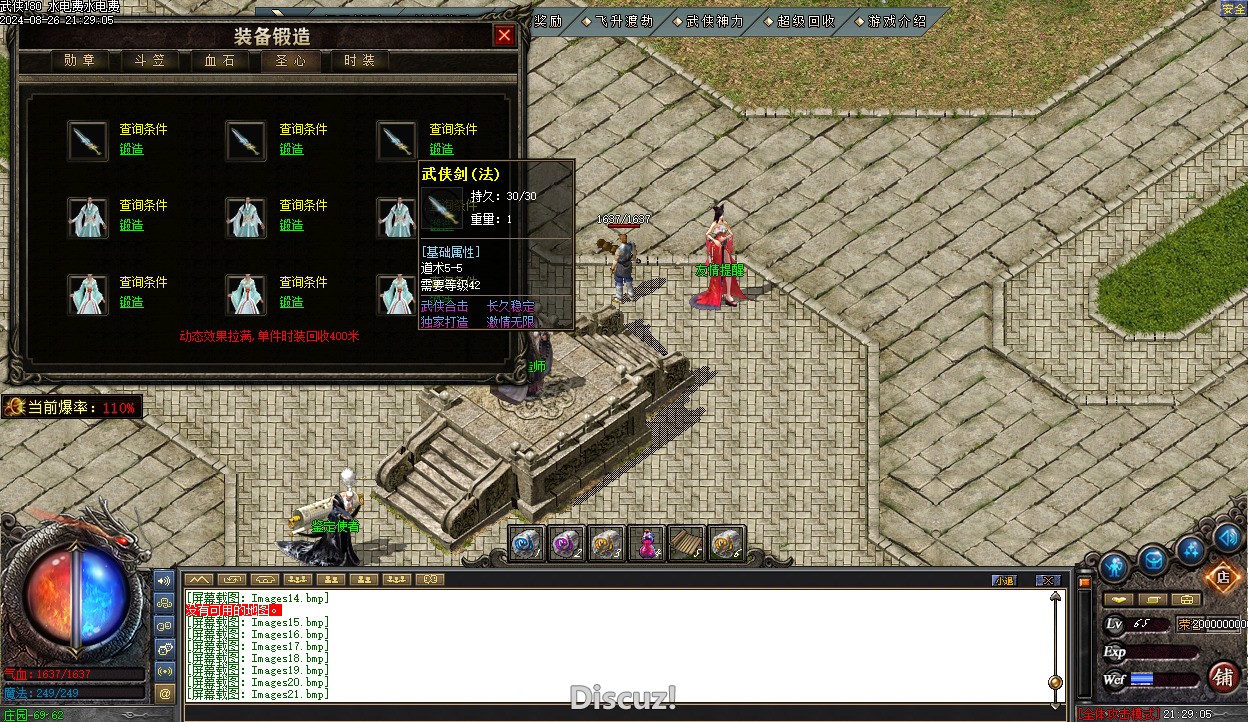Click the @ chat channel button
Screen dimensions: 1248x722
tap(165, 692)
